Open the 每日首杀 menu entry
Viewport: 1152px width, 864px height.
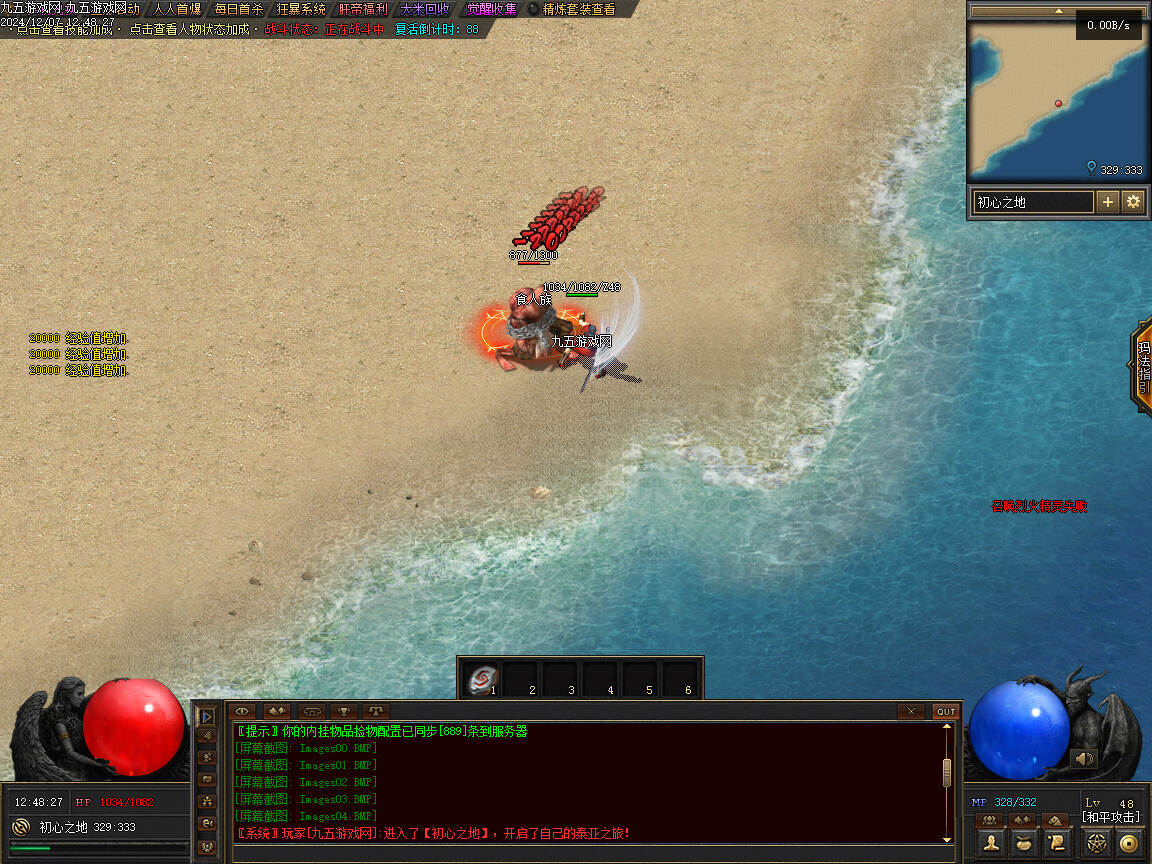tap(239, 9)
